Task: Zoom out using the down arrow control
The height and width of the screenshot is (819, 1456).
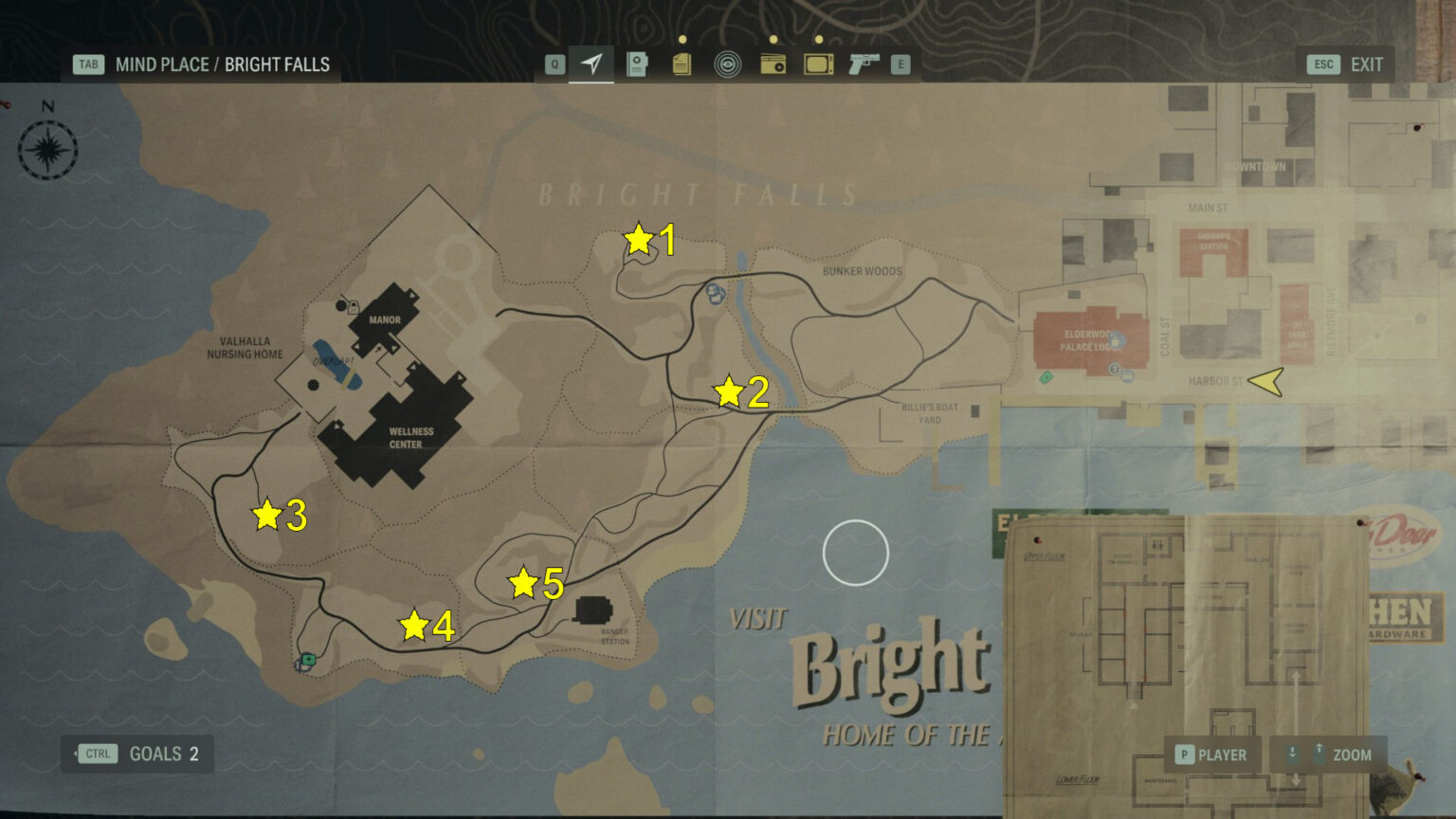Action: pyautogui.click(x=1293, y=754)
